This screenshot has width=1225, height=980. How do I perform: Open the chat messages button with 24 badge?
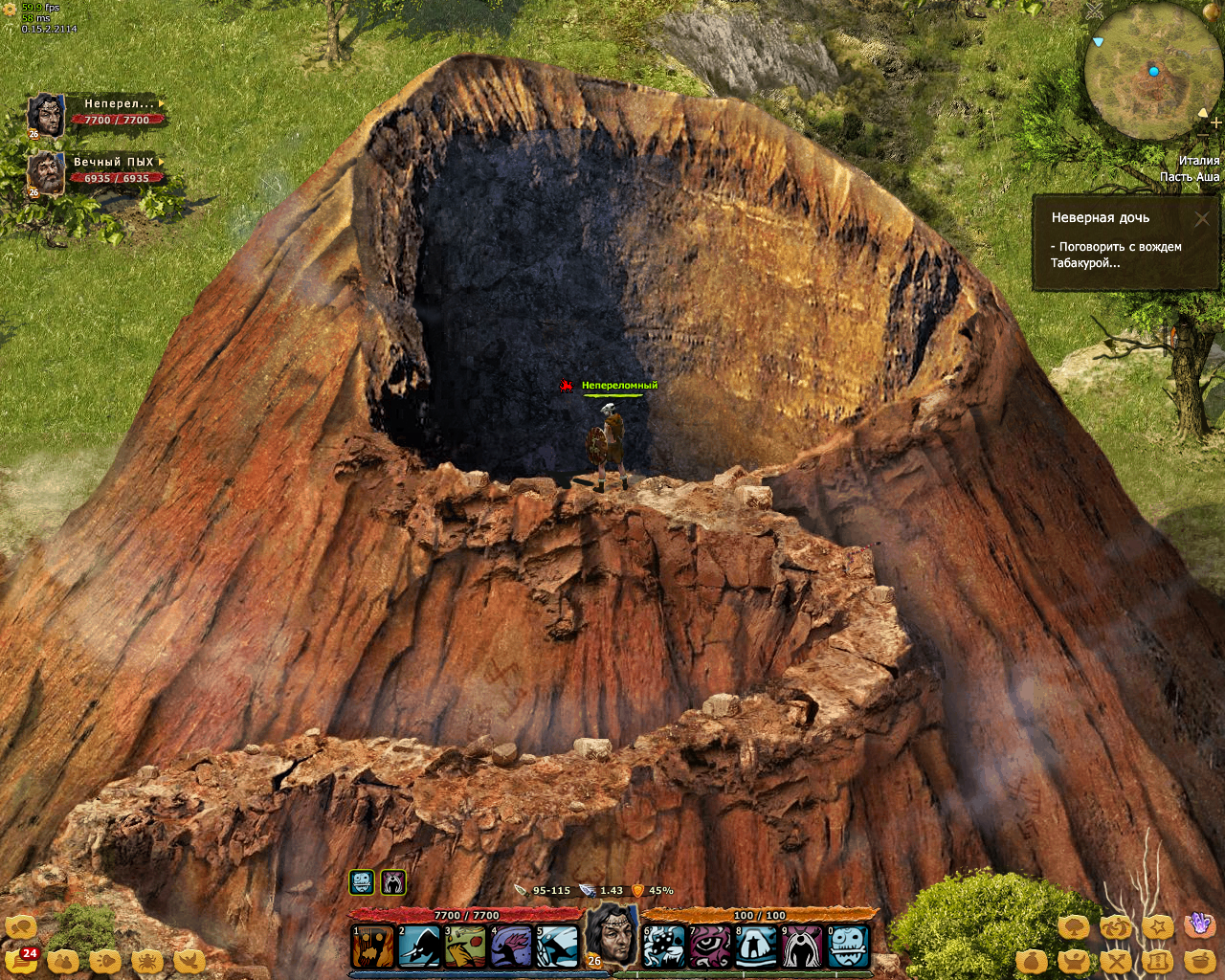21,960
